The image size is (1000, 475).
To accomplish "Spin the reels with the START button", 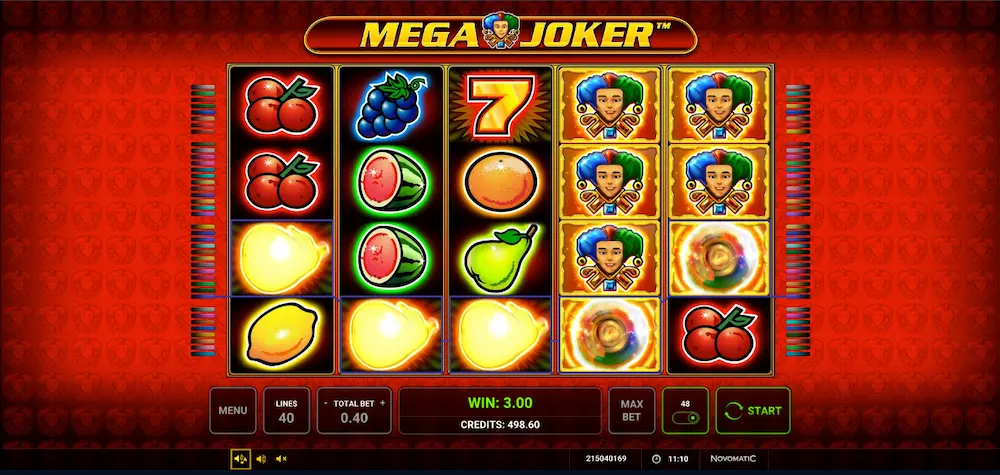I will coord(753,410).
